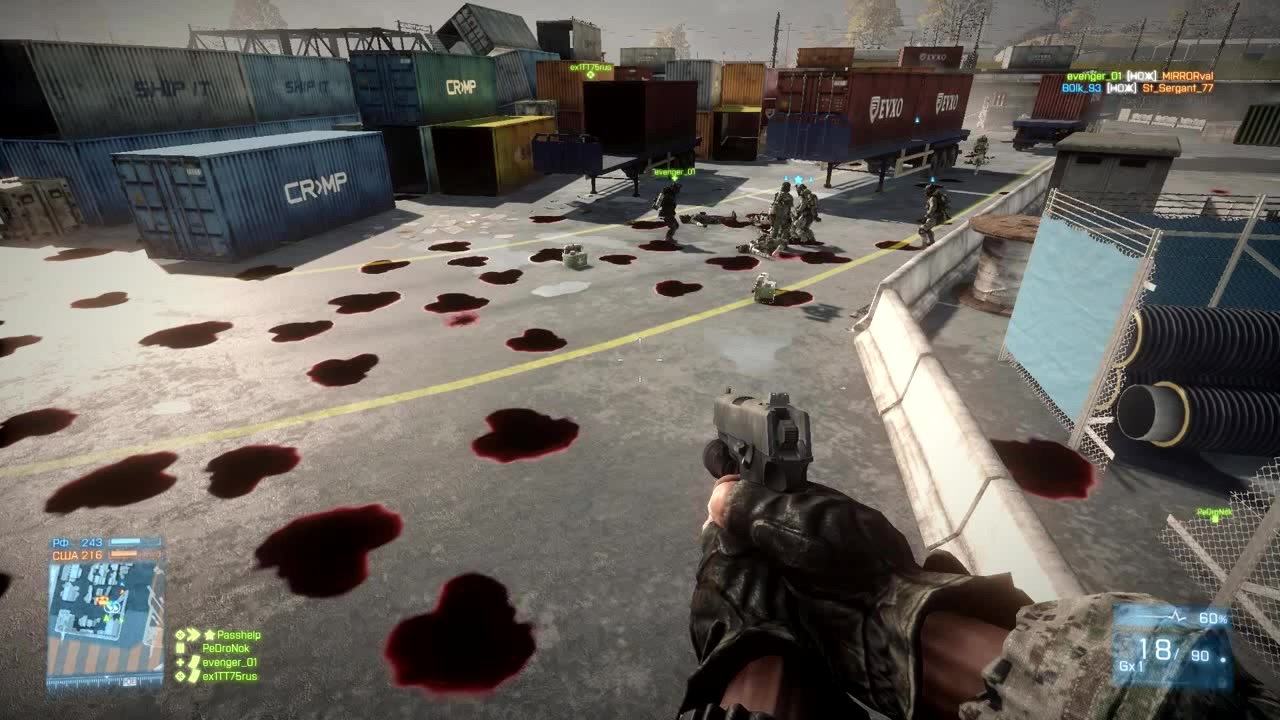Click the MIRRORval kill feed entry
Image resolution: width=1280 pixels, height=720 pixels.
[x=1188, y=76]
